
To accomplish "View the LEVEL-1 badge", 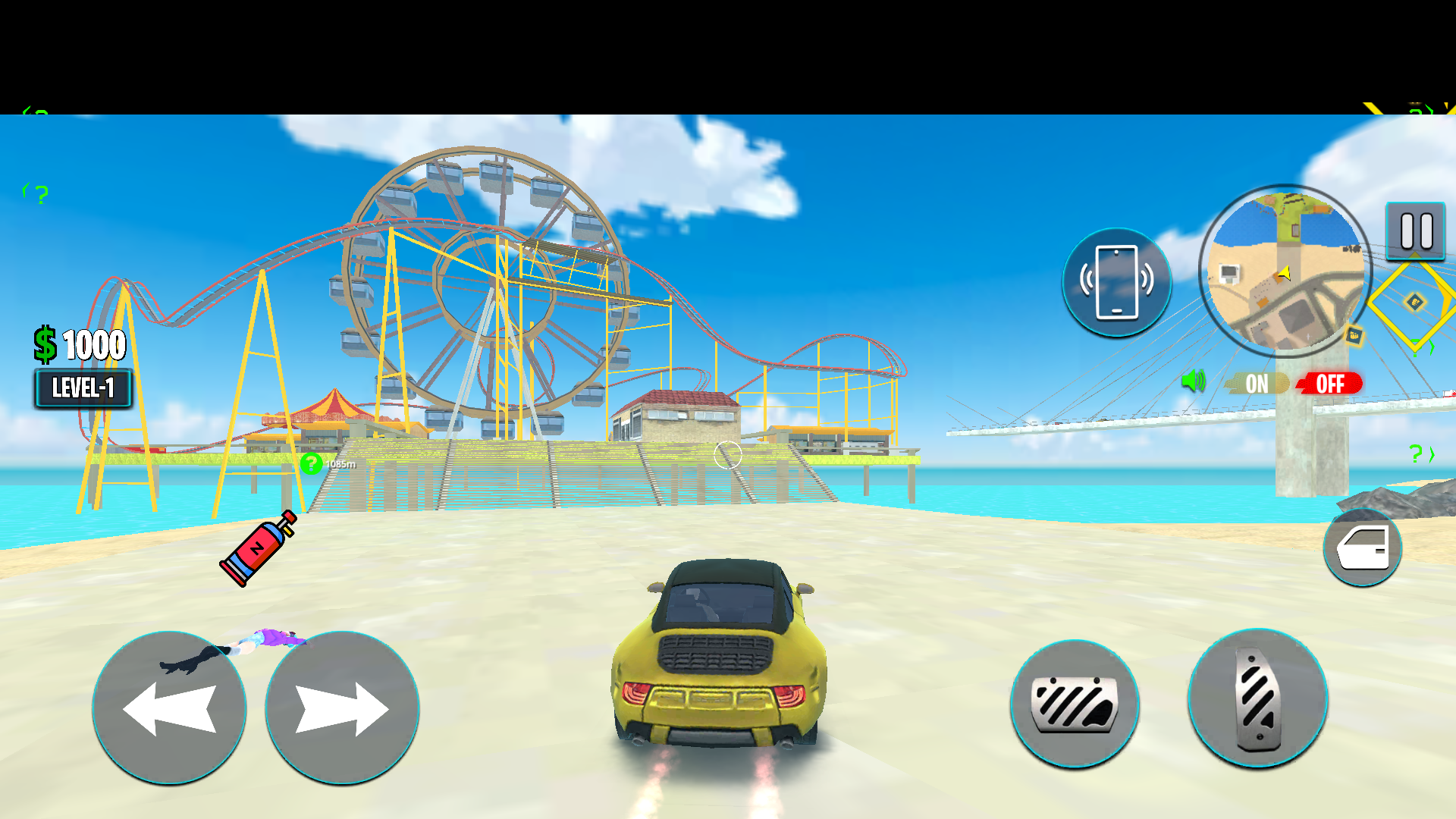I will coord(83,388).
